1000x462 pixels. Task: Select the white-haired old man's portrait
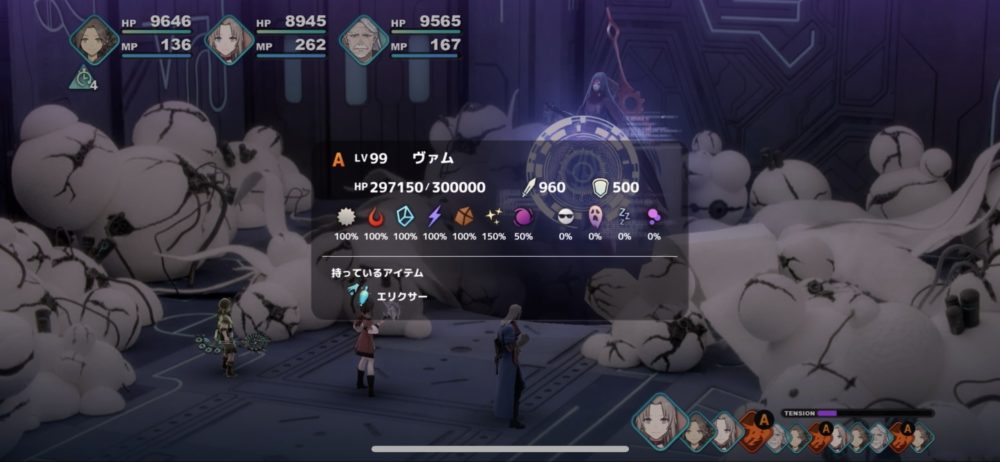tap(363, 40)
